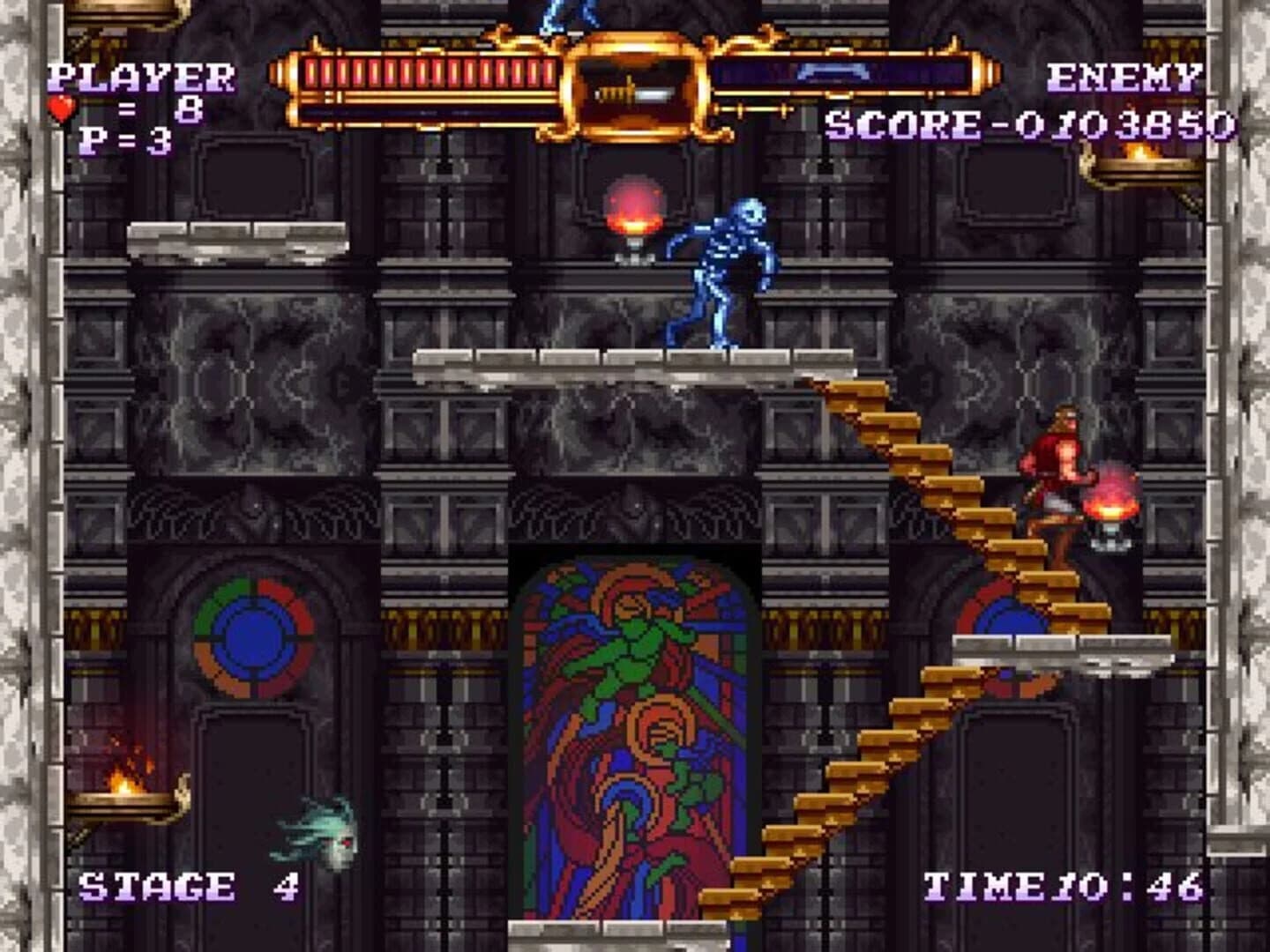
Task: Click the red heart icon near PLAYER
Action: click(x=60, y=110)
